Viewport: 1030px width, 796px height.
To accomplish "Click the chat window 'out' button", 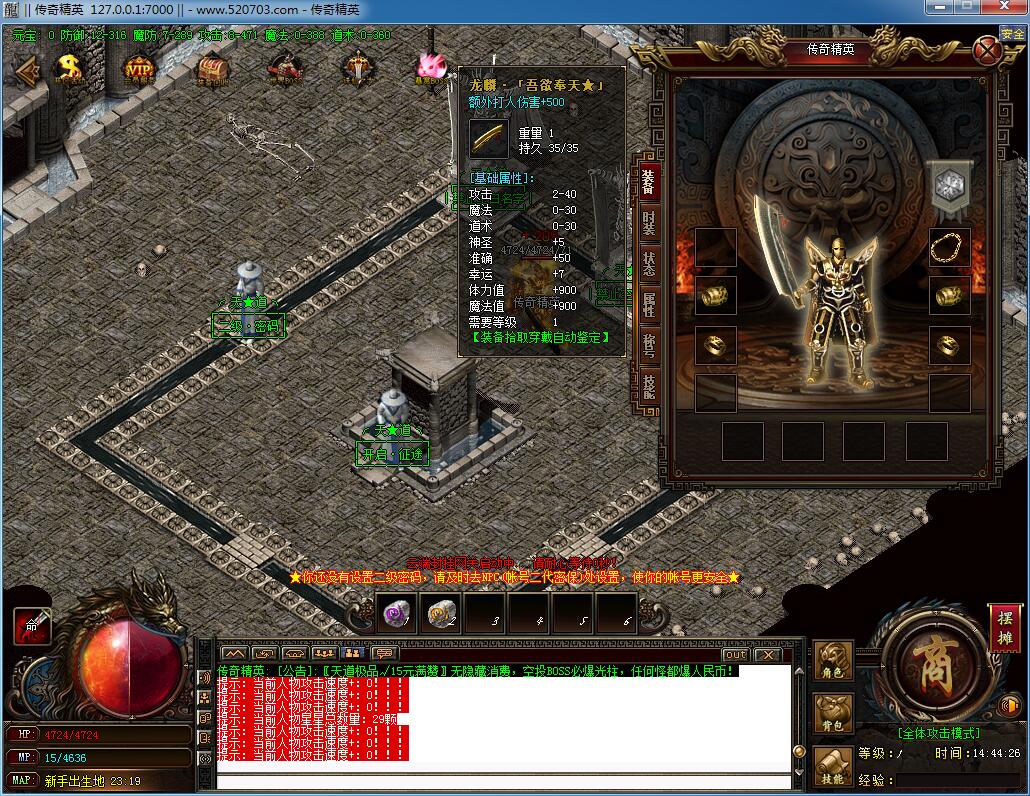I will [735, 654].
